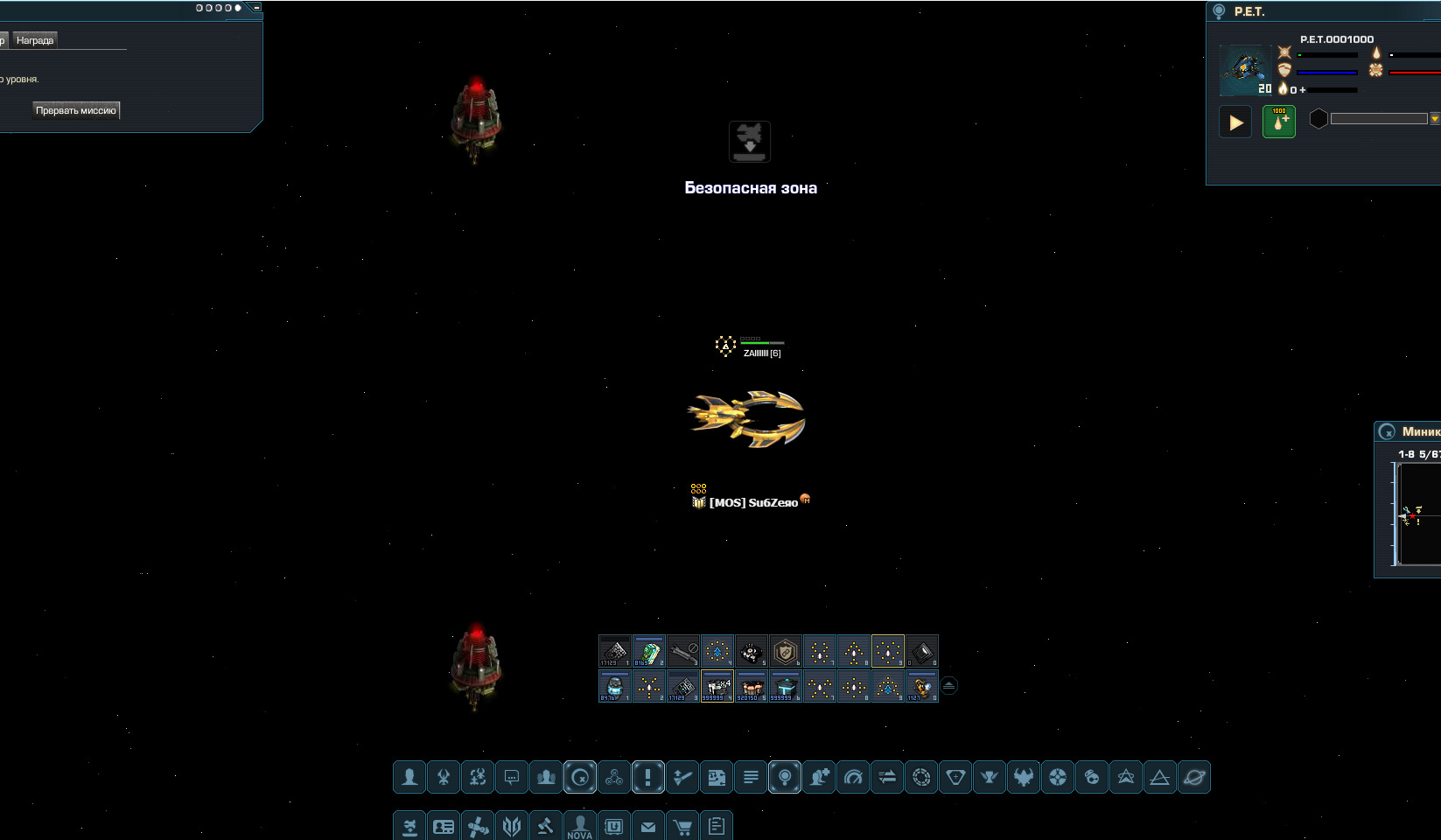The height and width of the screenshot is (840, 1441).
Task: Minimize the mission window
Action: point(256,8)
